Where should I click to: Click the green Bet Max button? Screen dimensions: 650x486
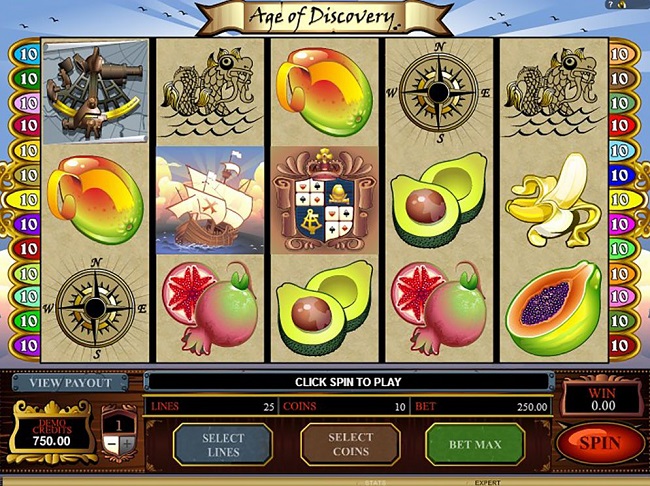pyautogui.click(x=475, y=443)
